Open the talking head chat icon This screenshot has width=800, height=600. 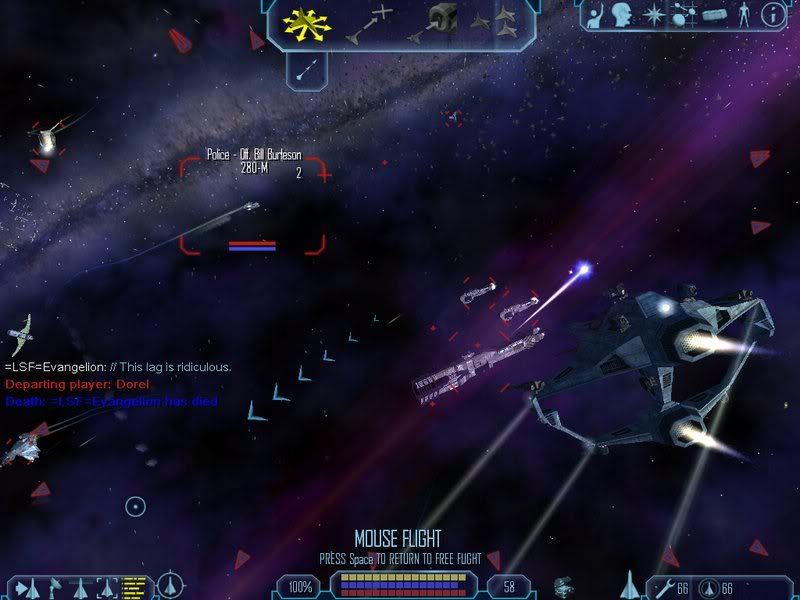click(623, 15)
